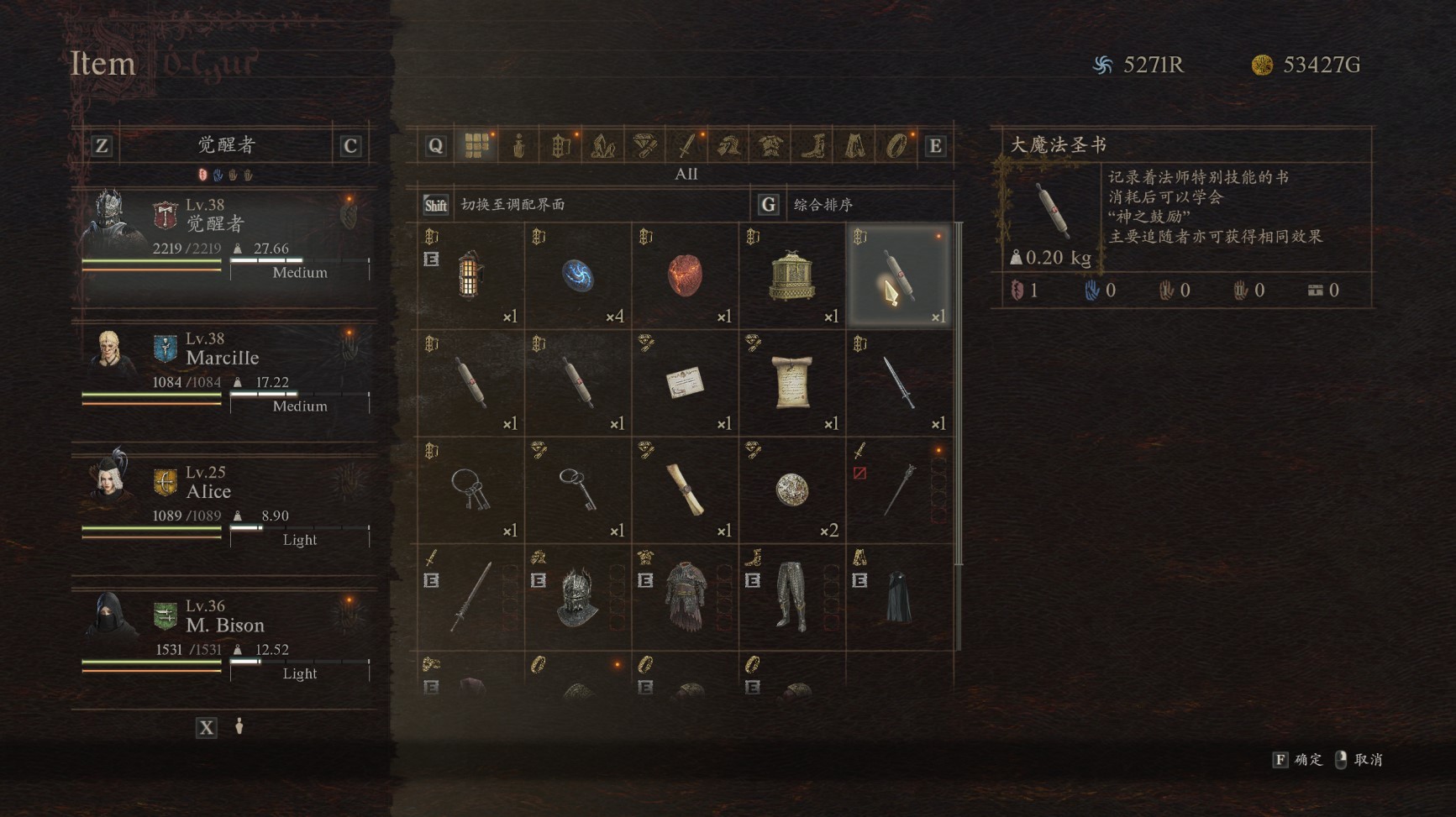Screen dimensions: 1456x817
Task: Show the crystal materials category tab
Action: (x=603, y=146)
